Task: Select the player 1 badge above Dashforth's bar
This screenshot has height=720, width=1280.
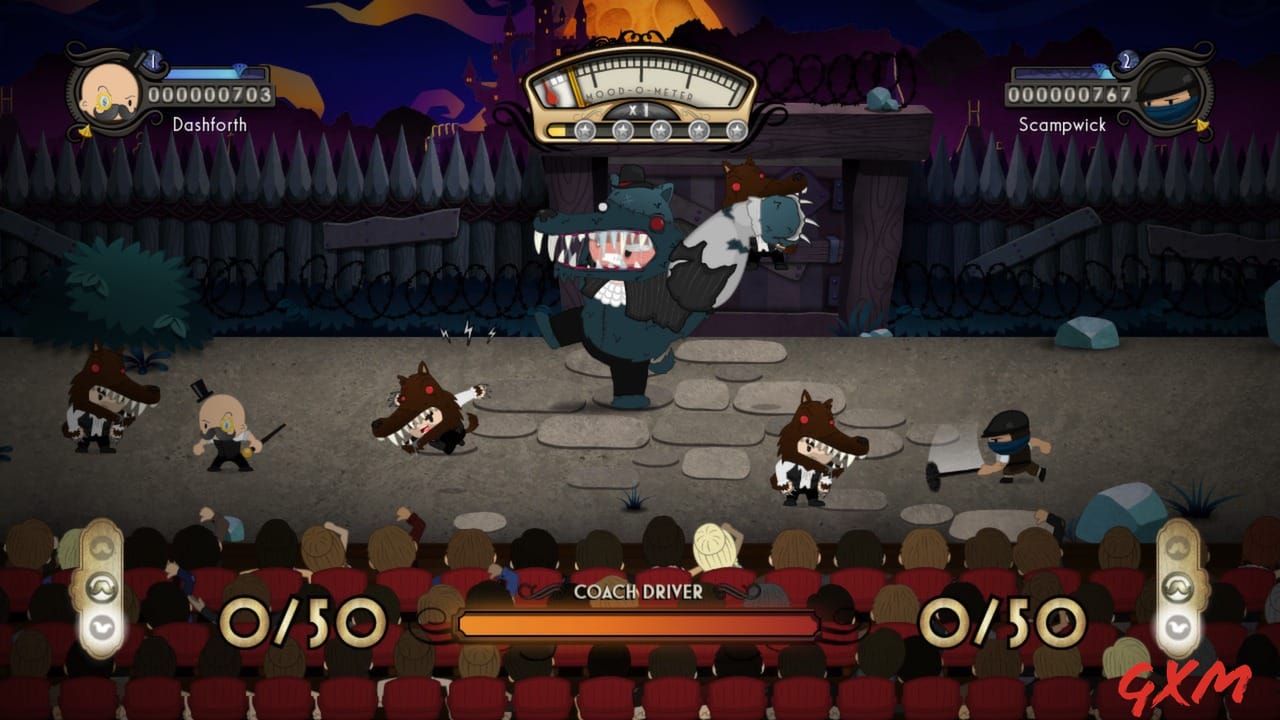Action: [154, 59]
